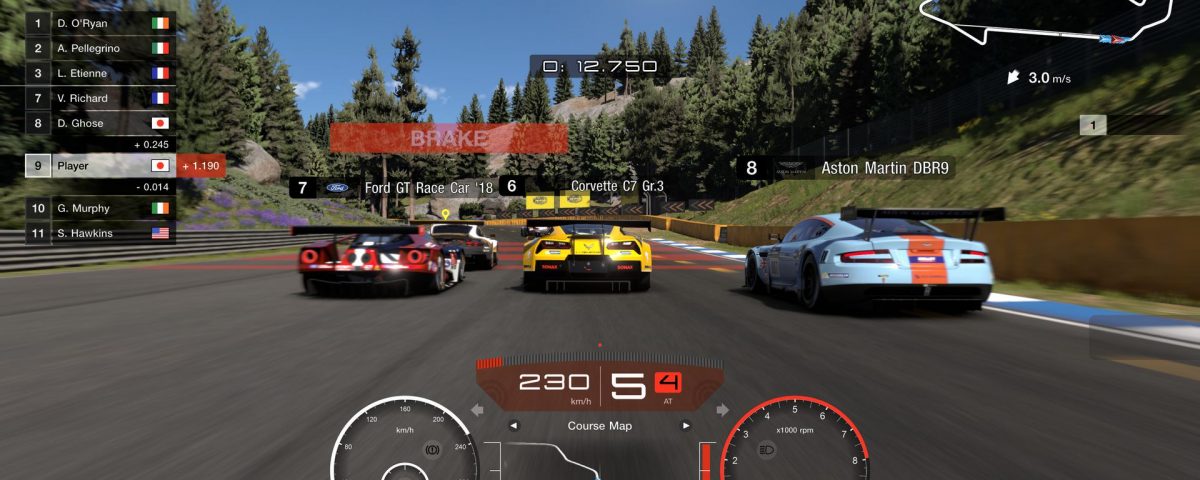Viewport: 1200px width, 480px height.
Task: Click V. Richard in the position list
Action: 100,98
